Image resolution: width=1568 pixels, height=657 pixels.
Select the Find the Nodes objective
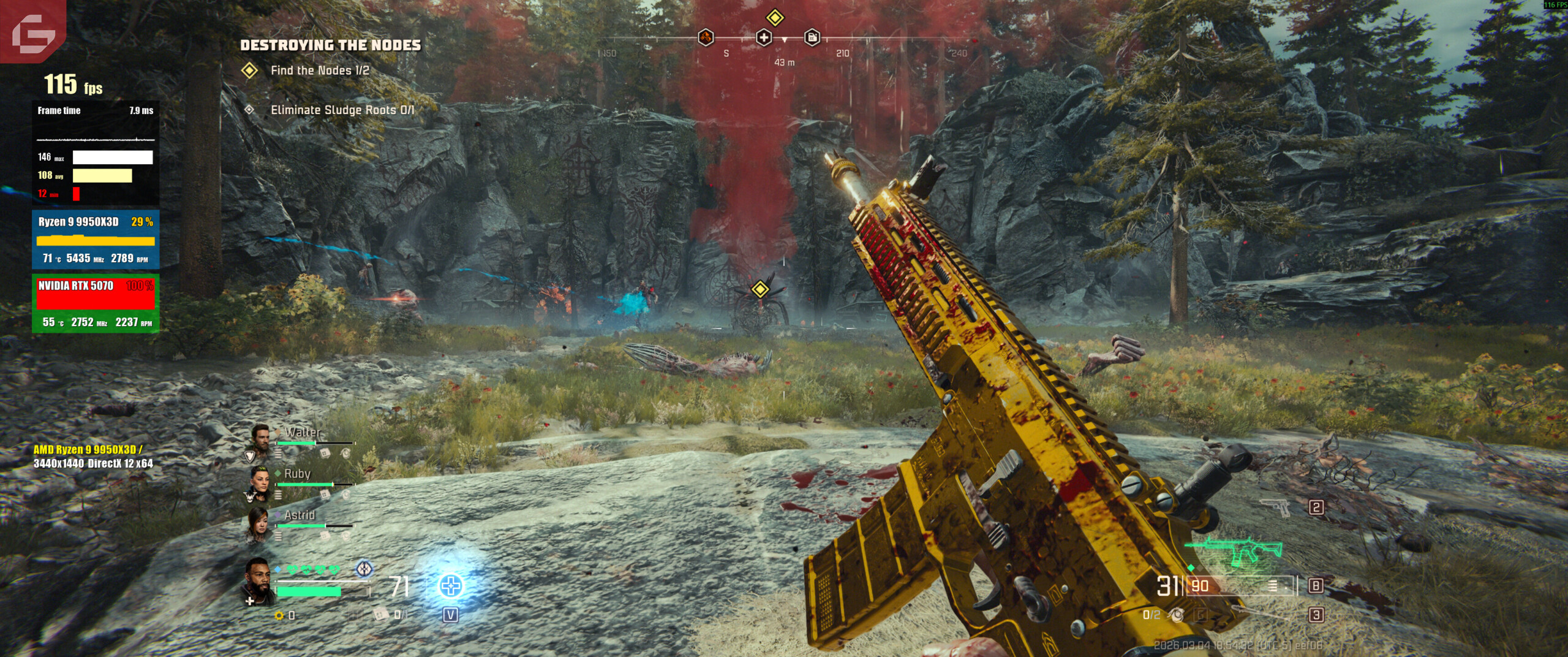pyautogui.click(x=319, y=70)
